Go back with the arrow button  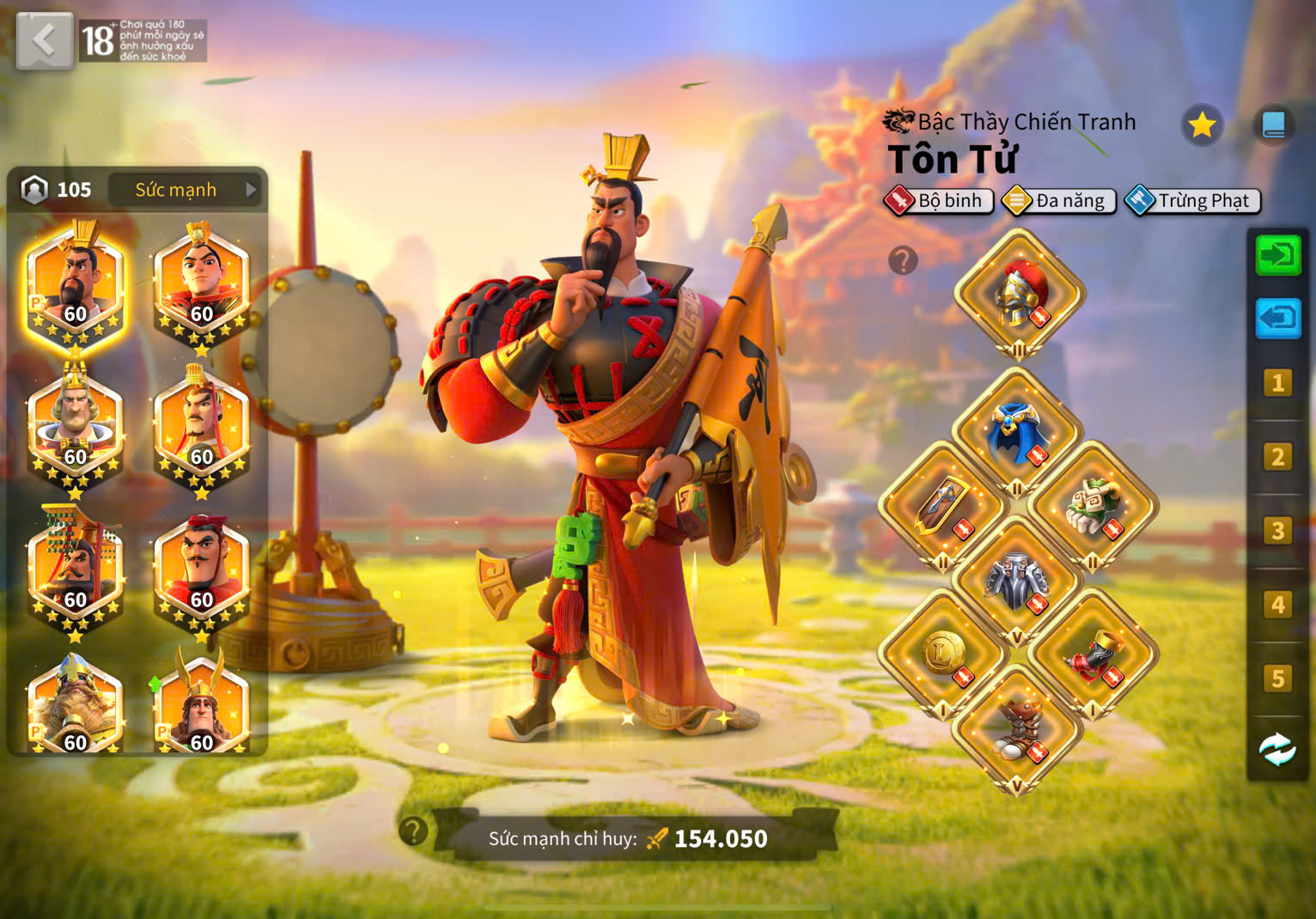click(44, 40)
